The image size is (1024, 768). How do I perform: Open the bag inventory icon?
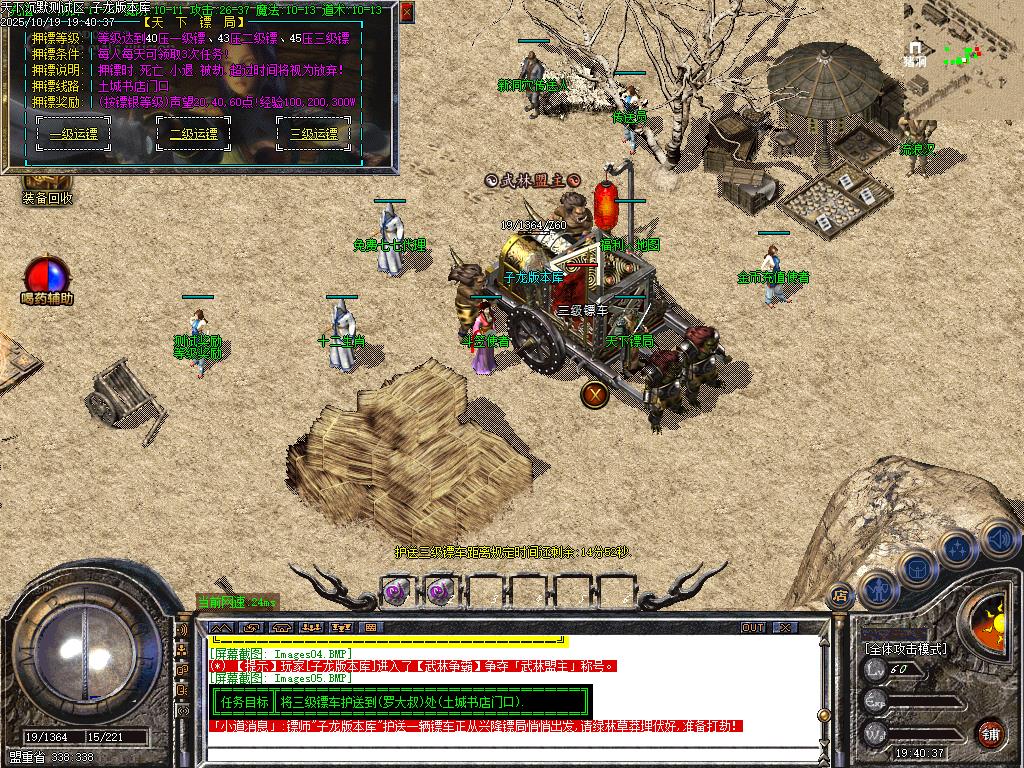click(x=918, y=569)
